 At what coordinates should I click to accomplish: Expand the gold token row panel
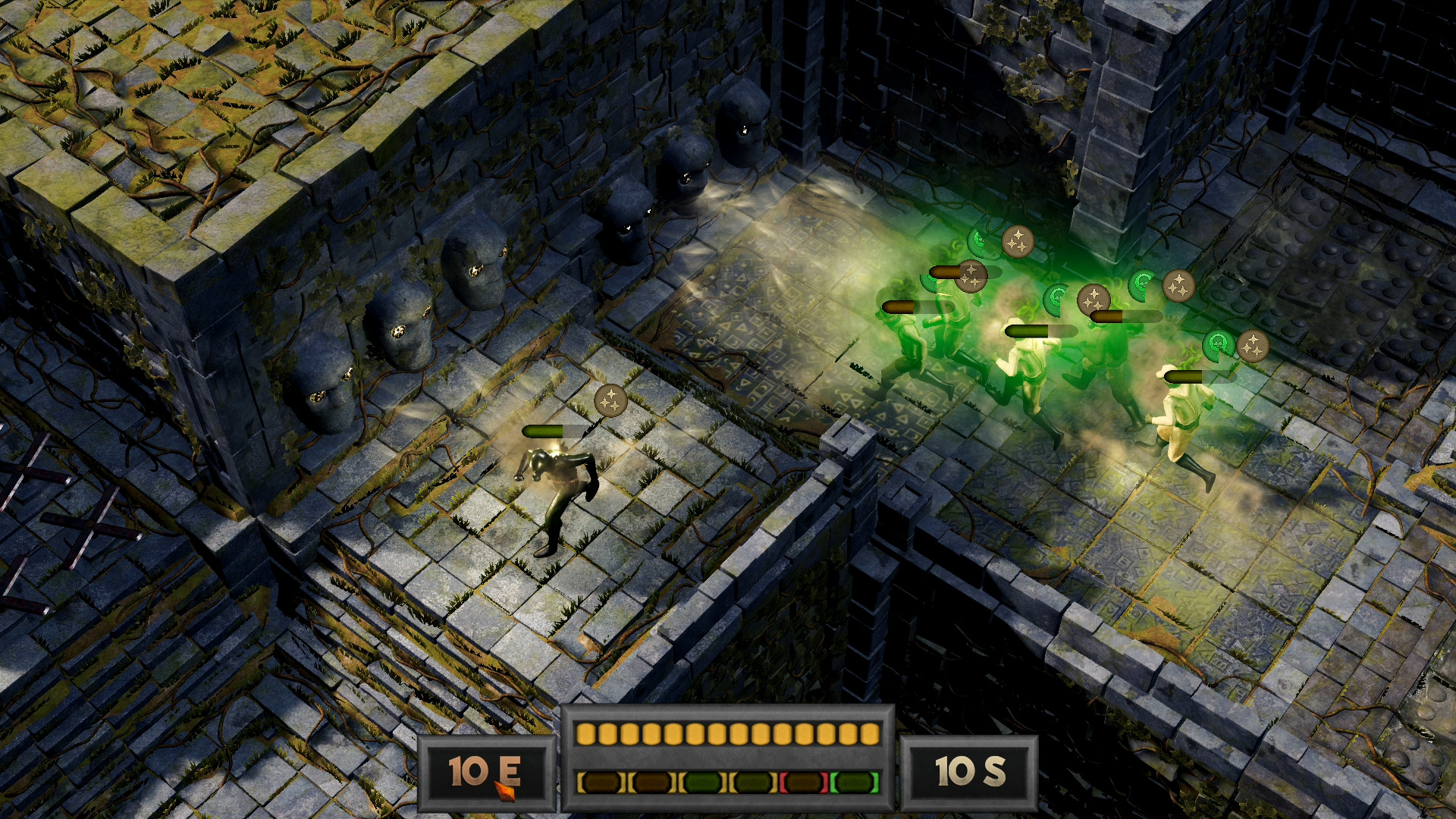pos(728,733)
